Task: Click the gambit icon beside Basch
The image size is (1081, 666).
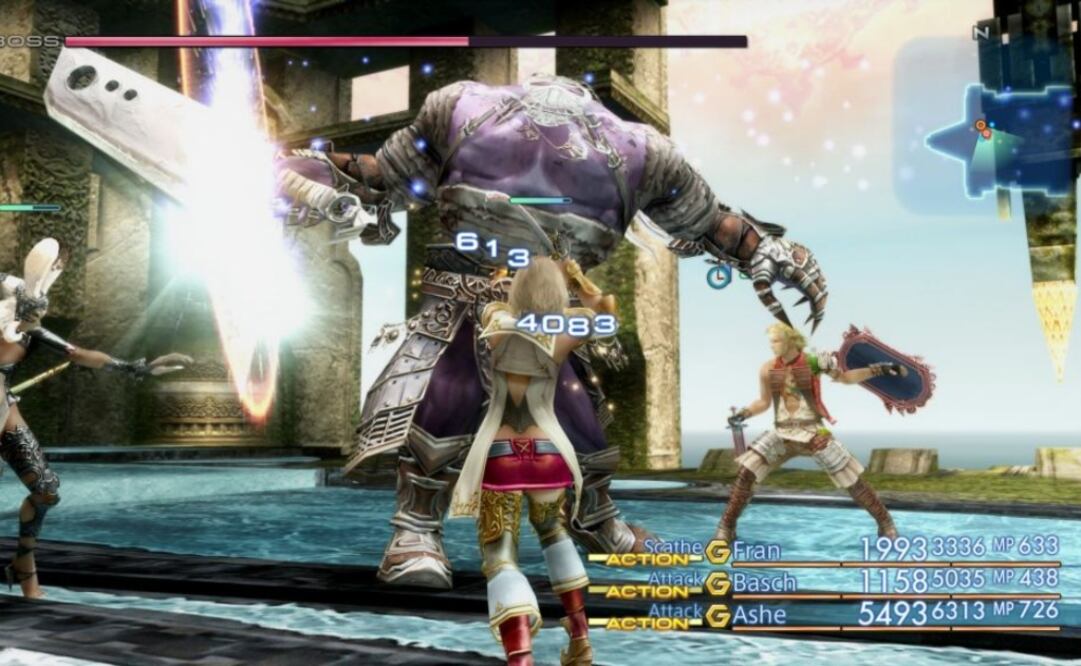Action: [717, 583]
